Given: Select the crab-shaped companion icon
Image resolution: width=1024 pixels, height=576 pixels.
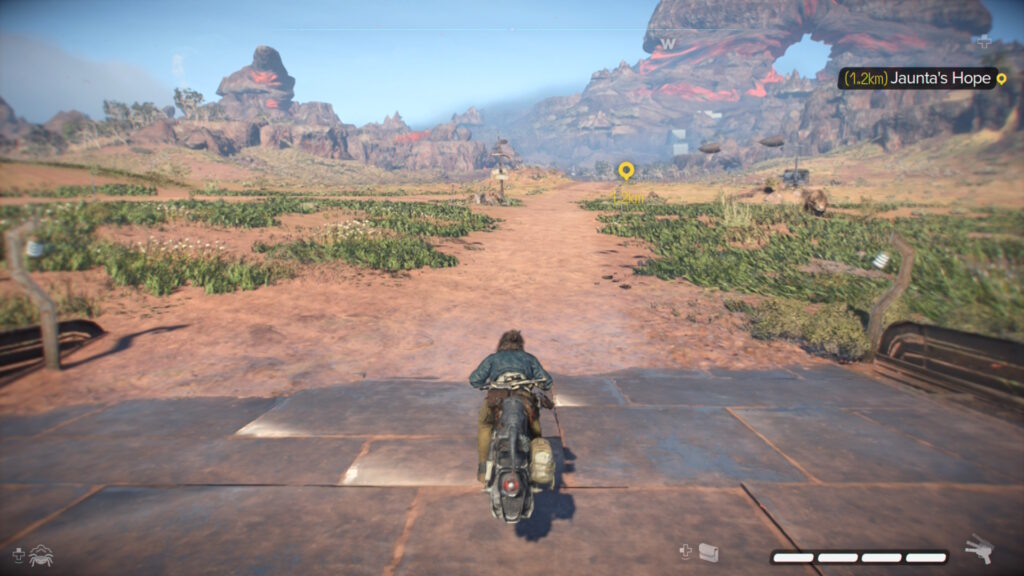Looking at the screenshot, I should tap(41, 554).
